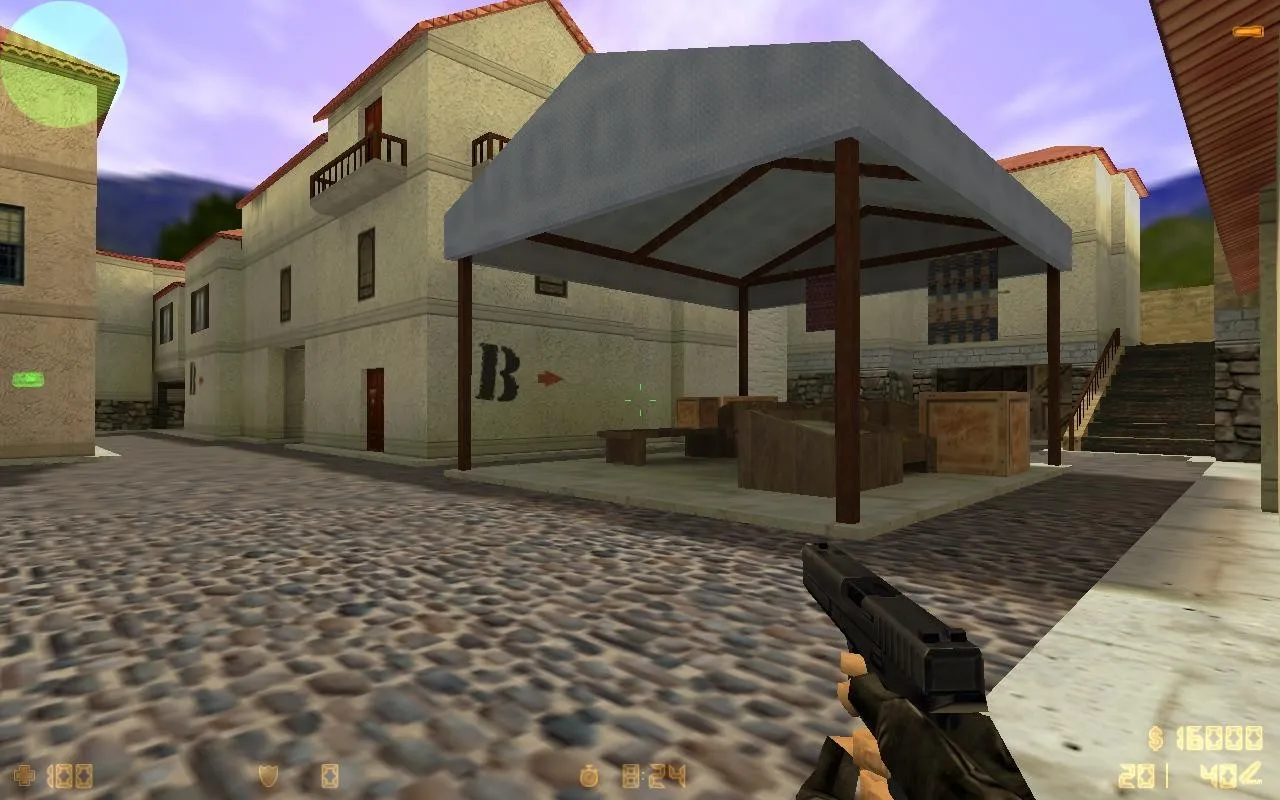Click the hanging rug on the back wall
Screen dimensions: 1280x800
pyautogui.click(x=963, y=297)
